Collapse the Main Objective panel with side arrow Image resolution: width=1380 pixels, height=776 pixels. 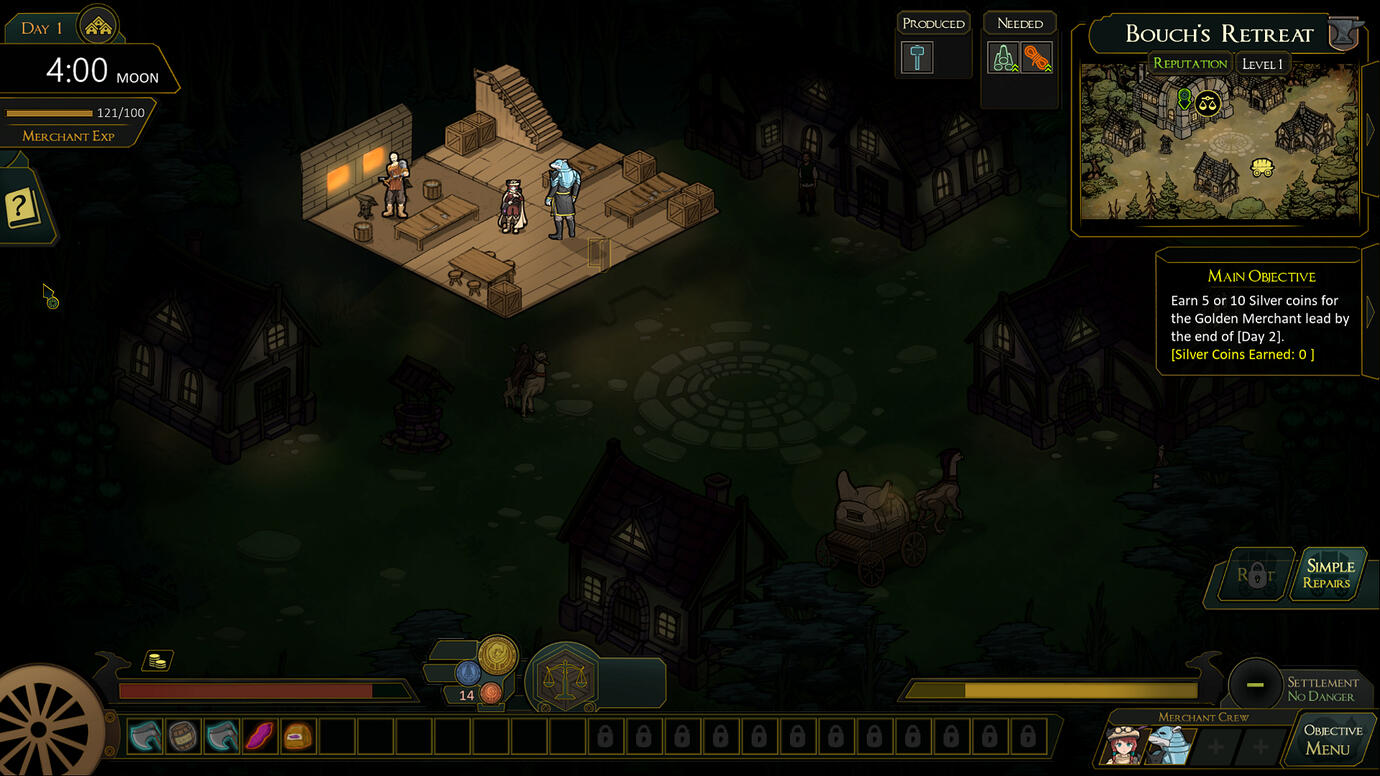(1370, 312)
